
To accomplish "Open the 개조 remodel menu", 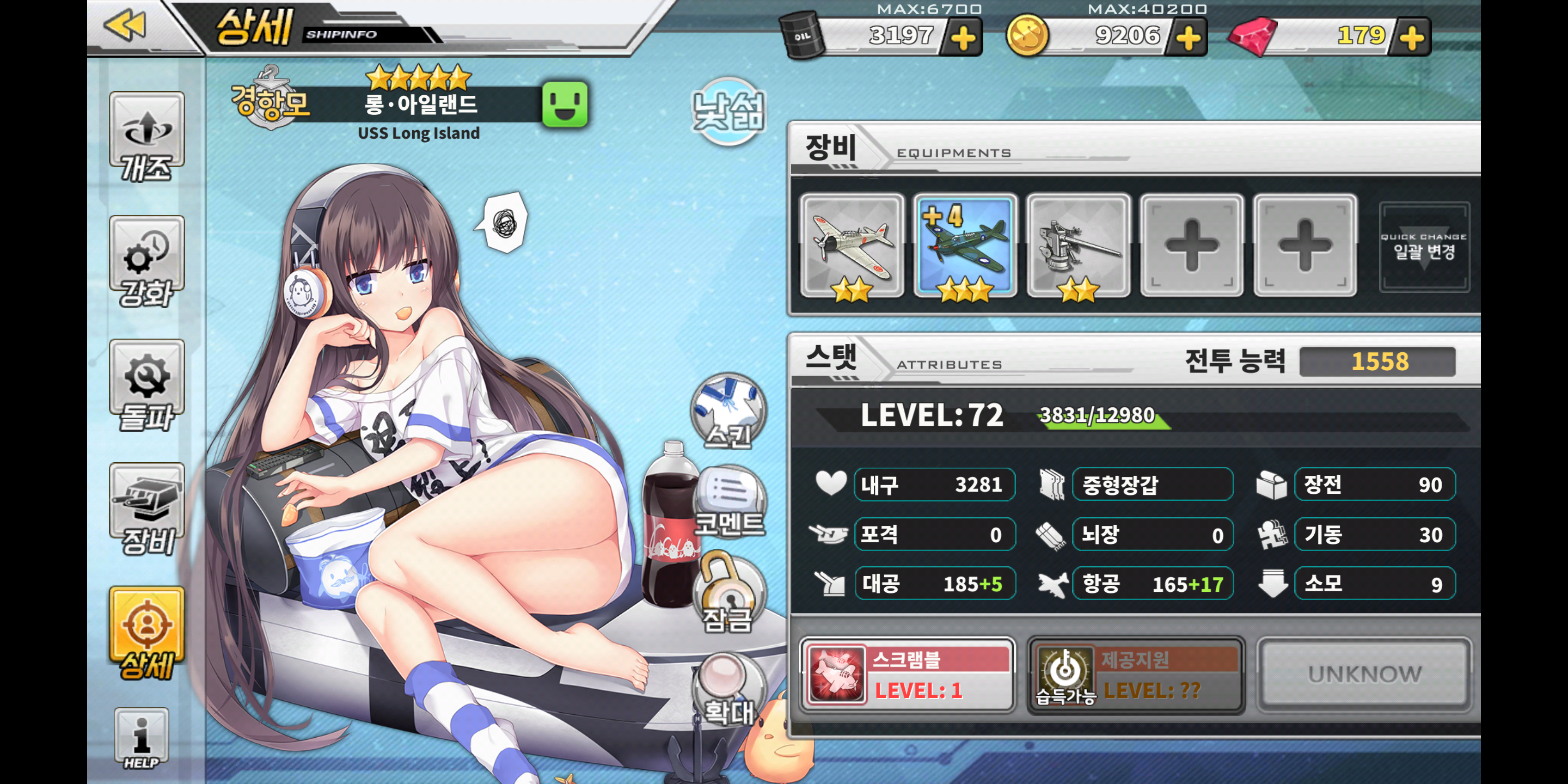I will [x=146, y=136].
